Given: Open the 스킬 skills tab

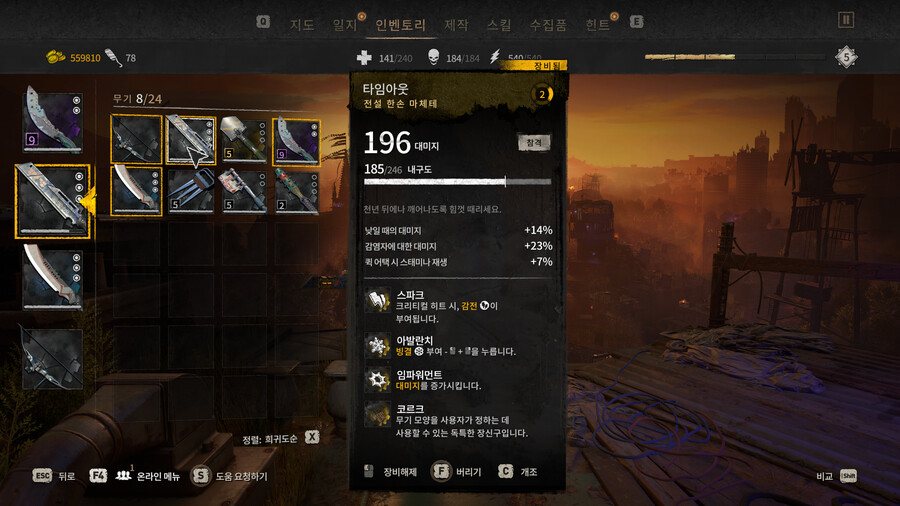Looking at the screenshot, I should coord(498,23).
